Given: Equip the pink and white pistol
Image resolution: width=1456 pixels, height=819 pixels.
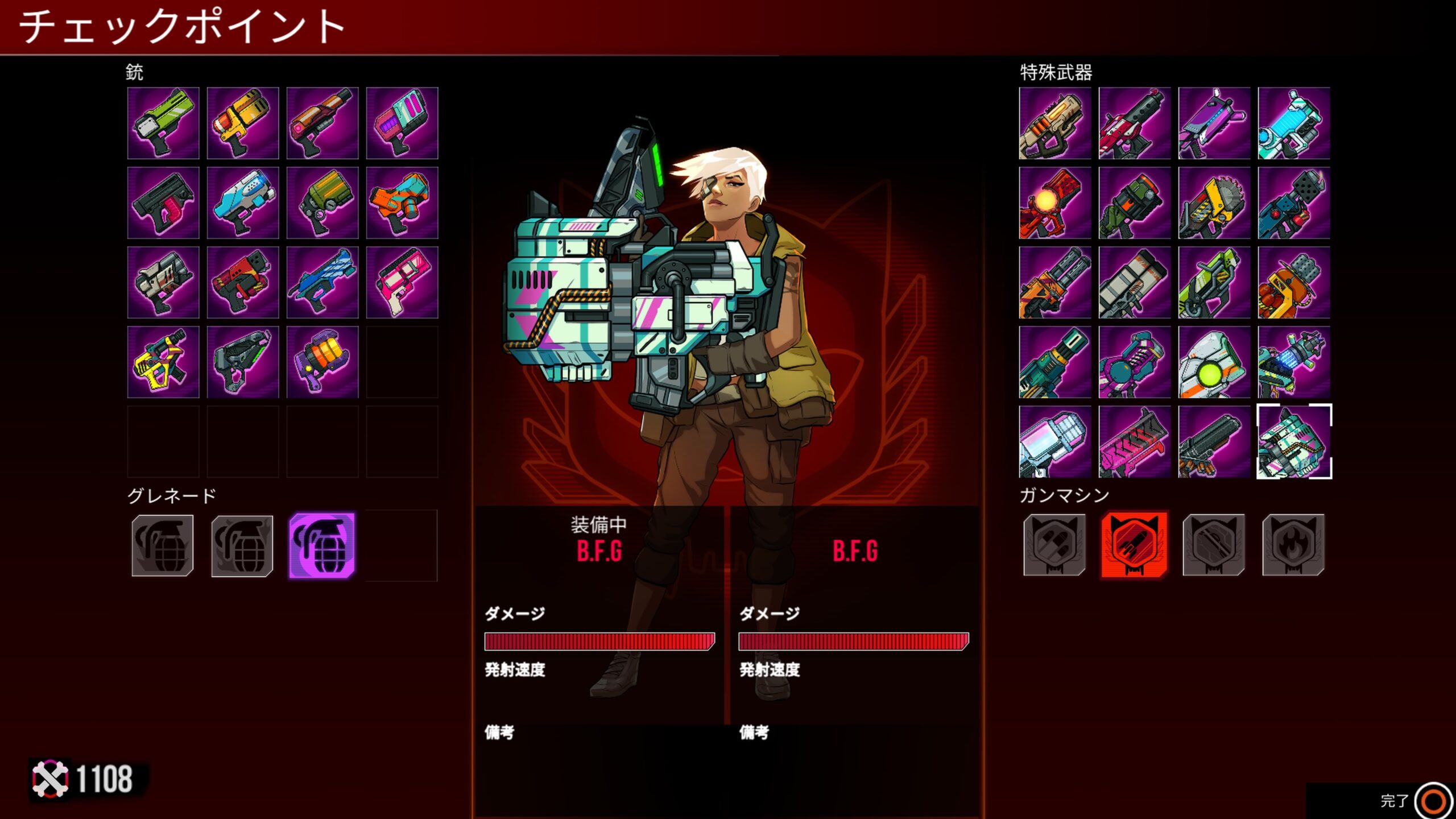Looking at the screenshot, I should pos(402,282).
